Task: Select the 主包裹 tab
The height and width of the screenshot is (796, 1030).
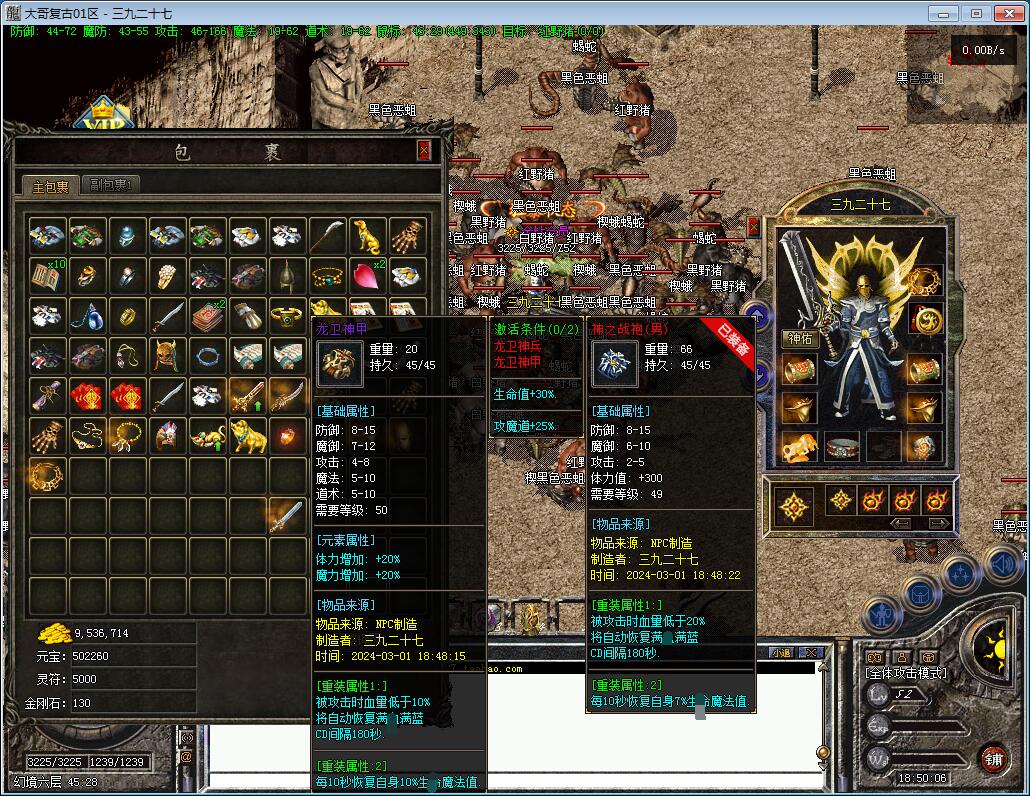Action: pyautogui.click(x=50, y=186)
